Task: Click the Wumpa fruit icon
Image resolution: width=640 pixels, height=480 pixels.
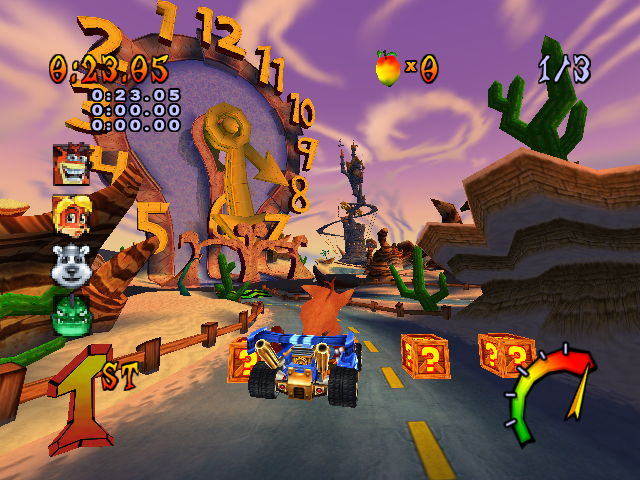Action: coord(387,67)
